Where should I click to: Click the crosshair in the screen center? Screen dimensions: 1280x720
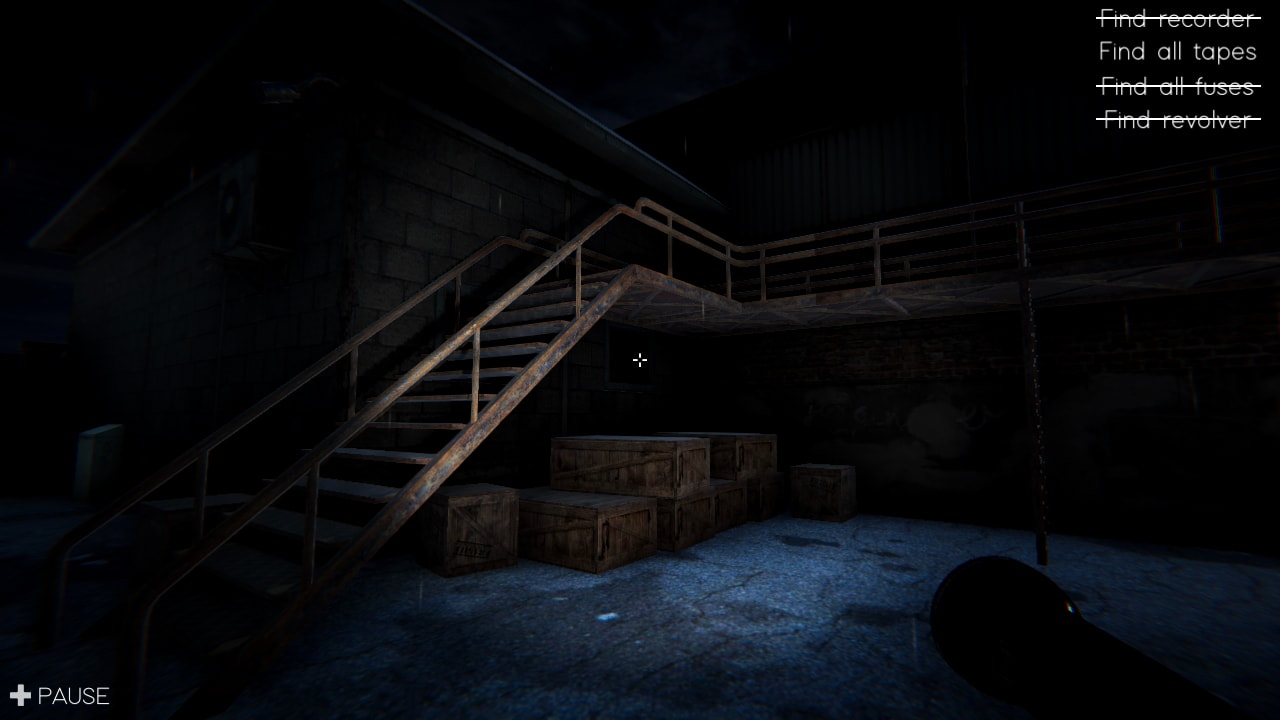(640, 360)
